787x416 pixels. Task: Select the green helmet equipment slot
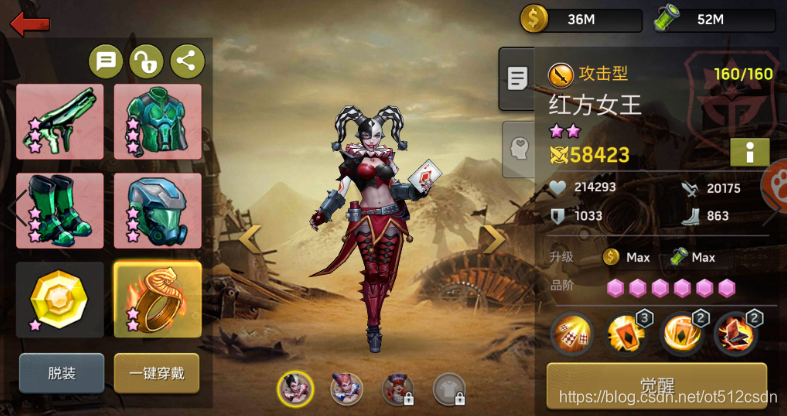coord(157,211)
